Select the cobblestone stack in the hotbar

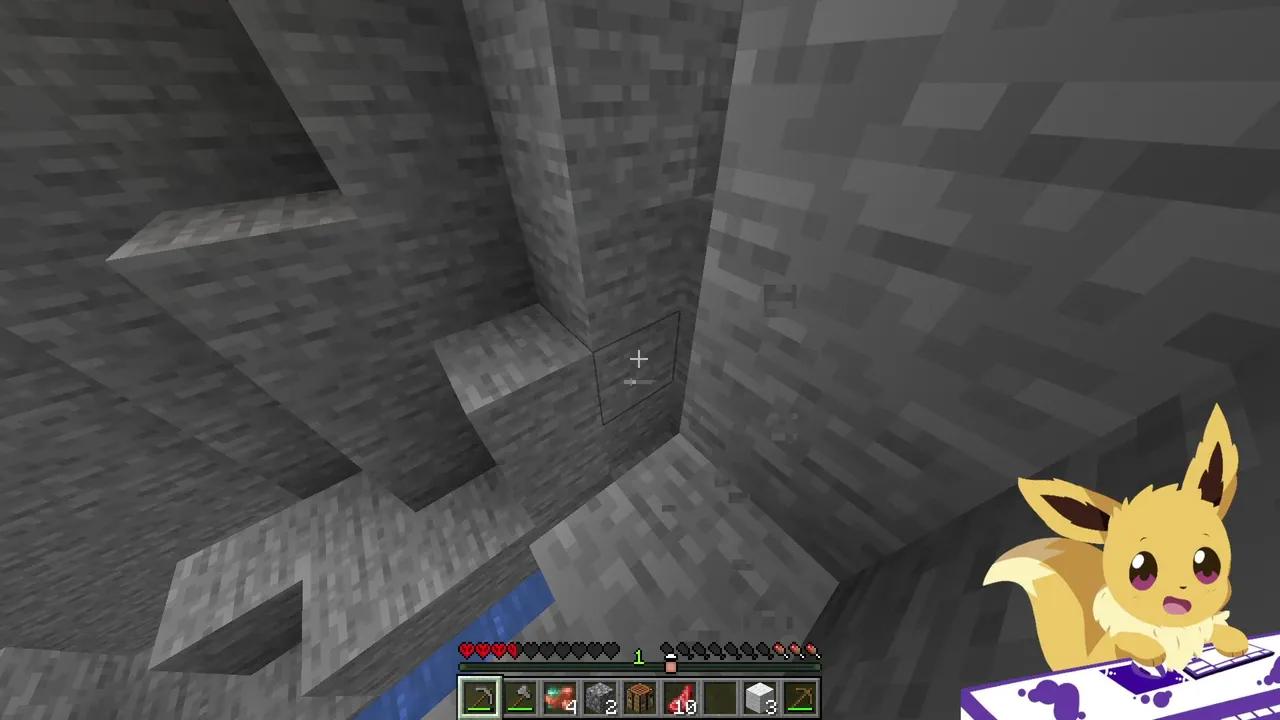[x=600, y=697]
